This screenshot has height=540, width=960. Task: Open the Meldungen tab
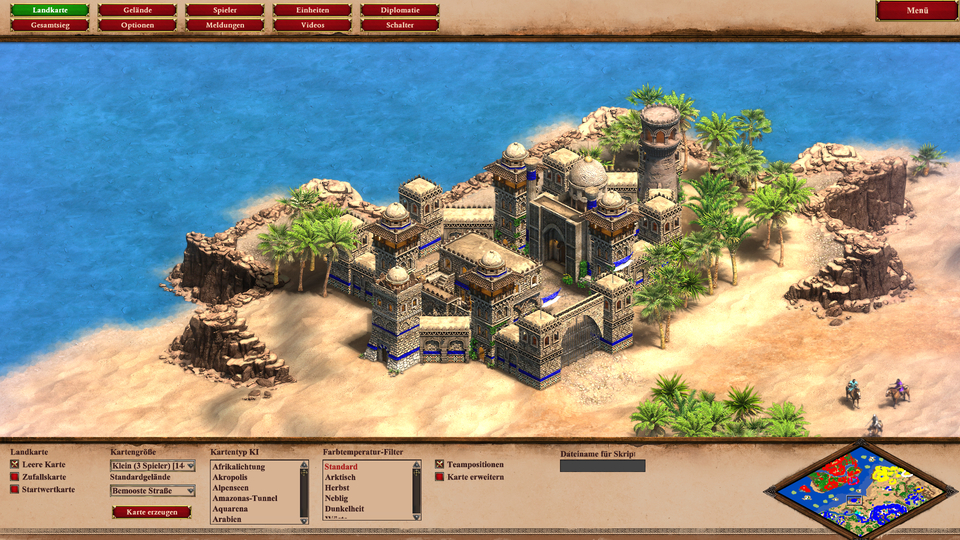pos(225,25)
